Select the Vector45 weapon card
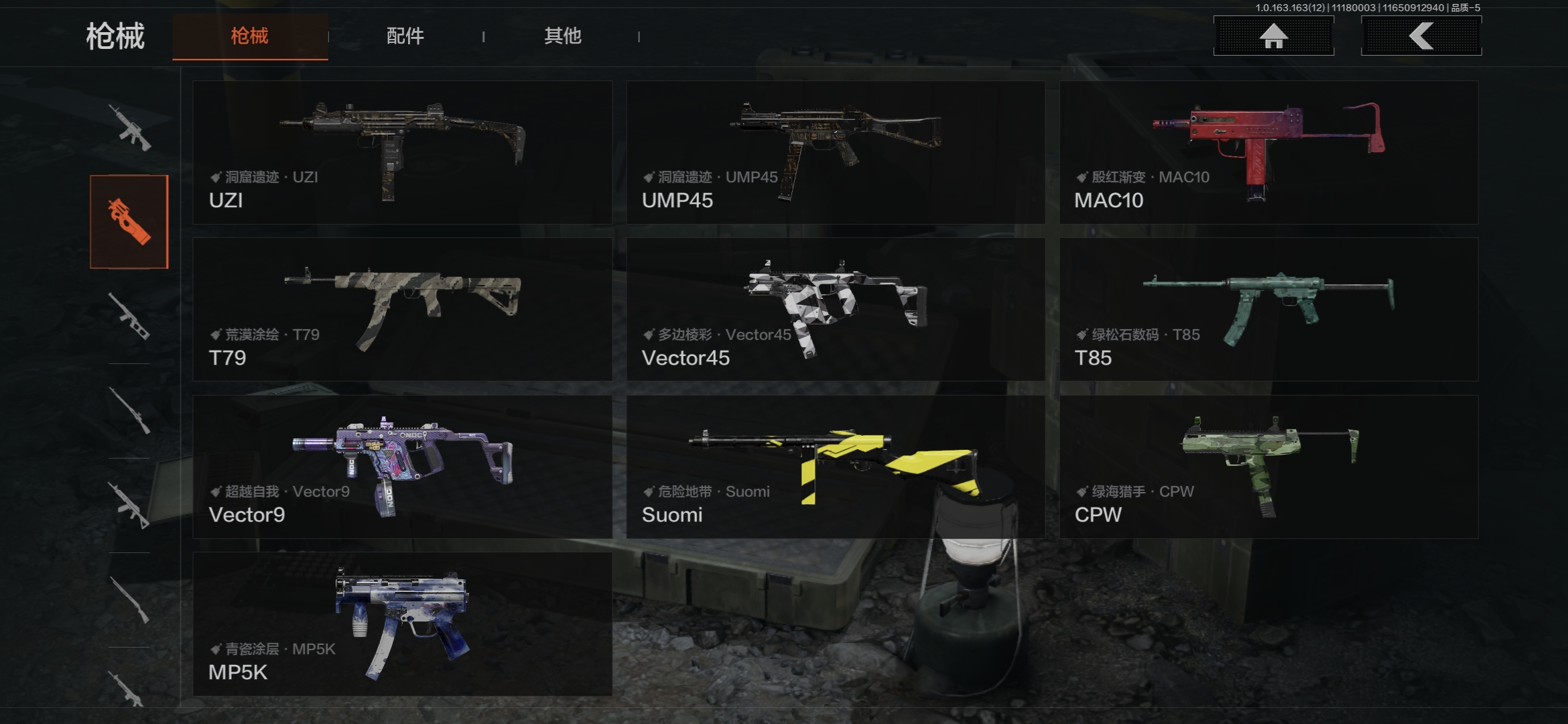 pos(835,310)
